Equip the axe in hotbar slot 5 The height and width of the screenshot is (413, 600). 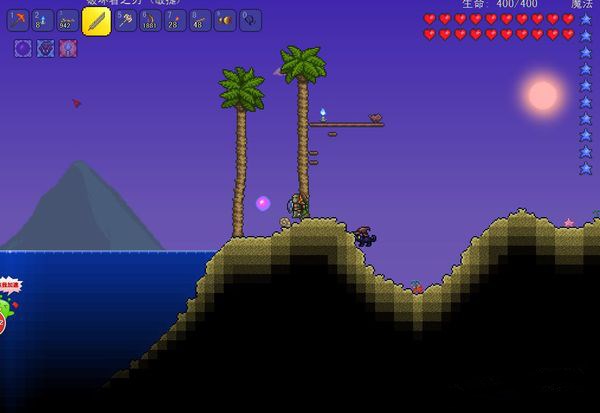[125, 19]
